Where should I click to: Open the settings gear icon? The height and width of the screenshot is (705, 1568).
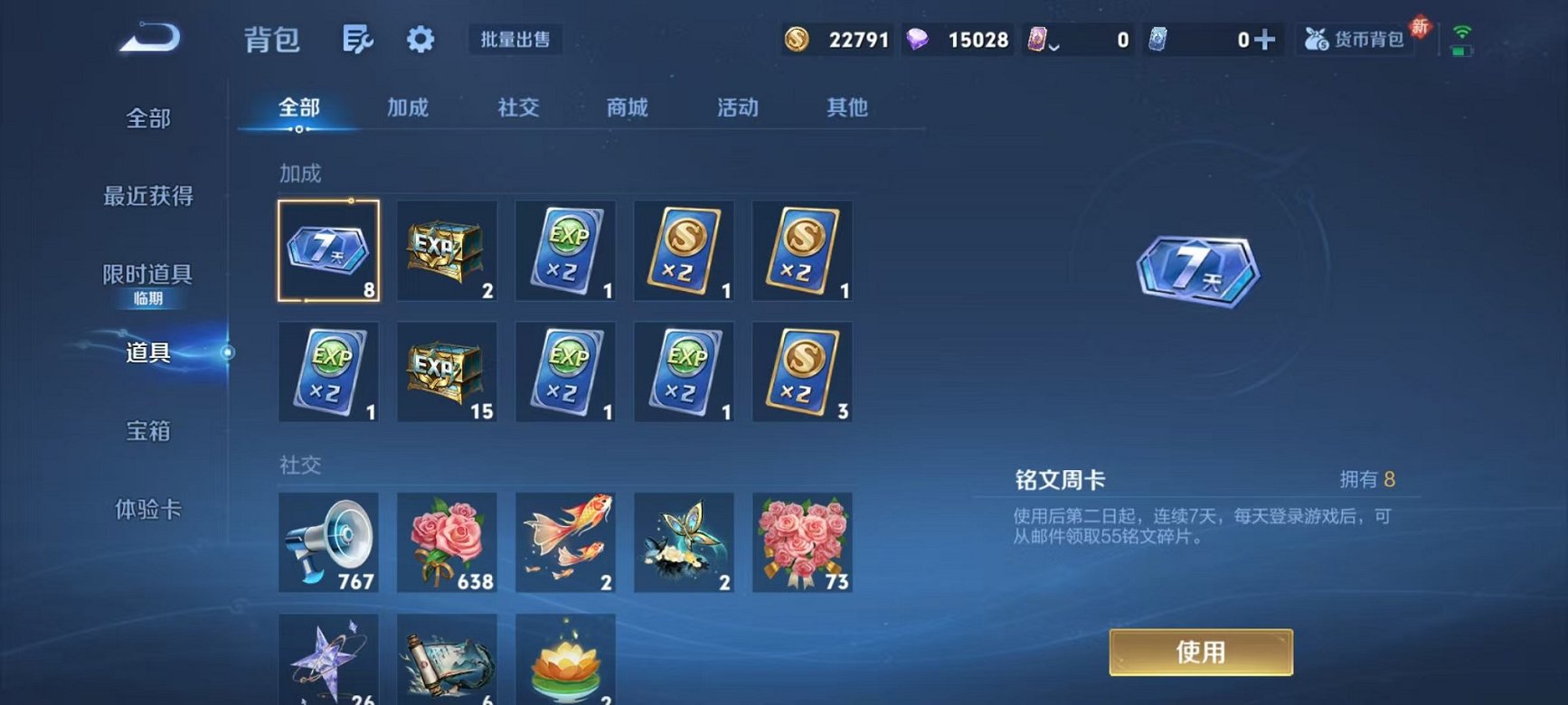tap(418, 40)
